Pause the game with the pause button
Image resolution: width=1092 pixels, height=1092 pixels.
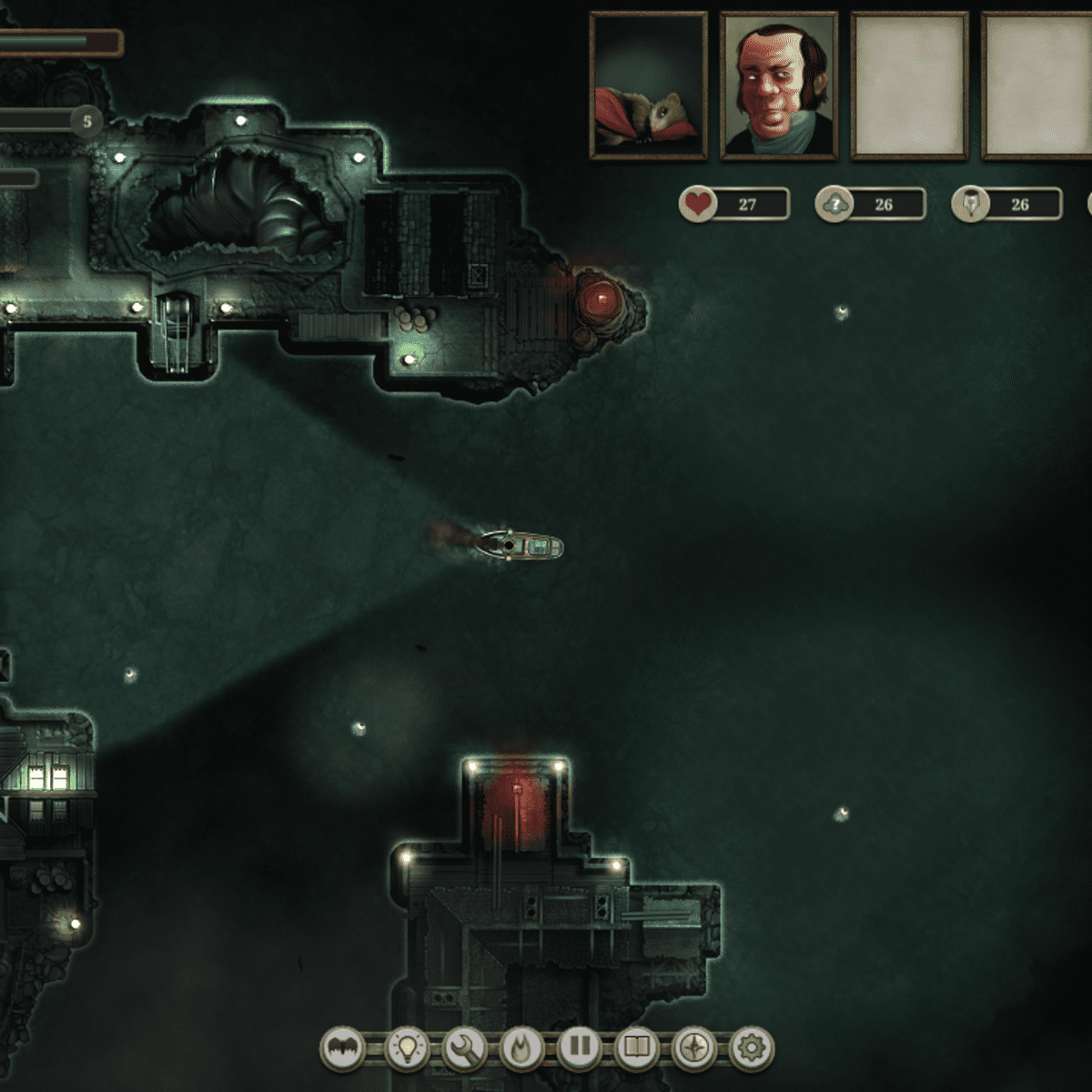click(x=579, y=1048)
